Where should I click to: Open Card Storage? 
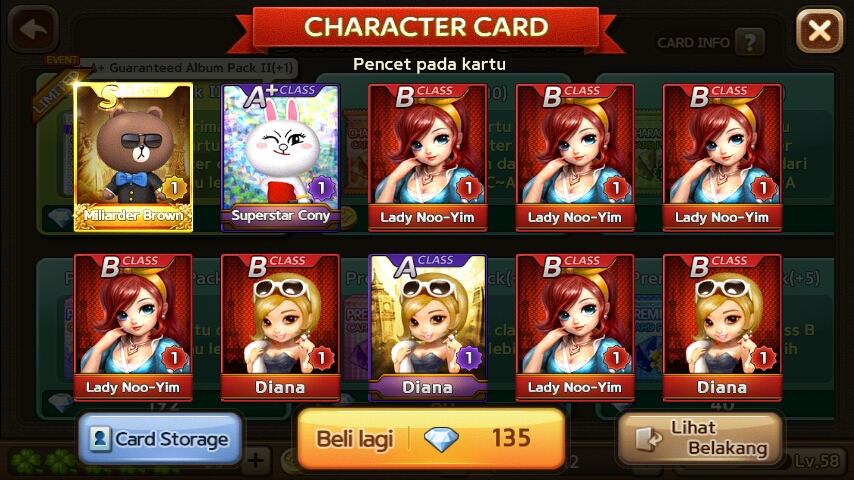tap(160, 438)
